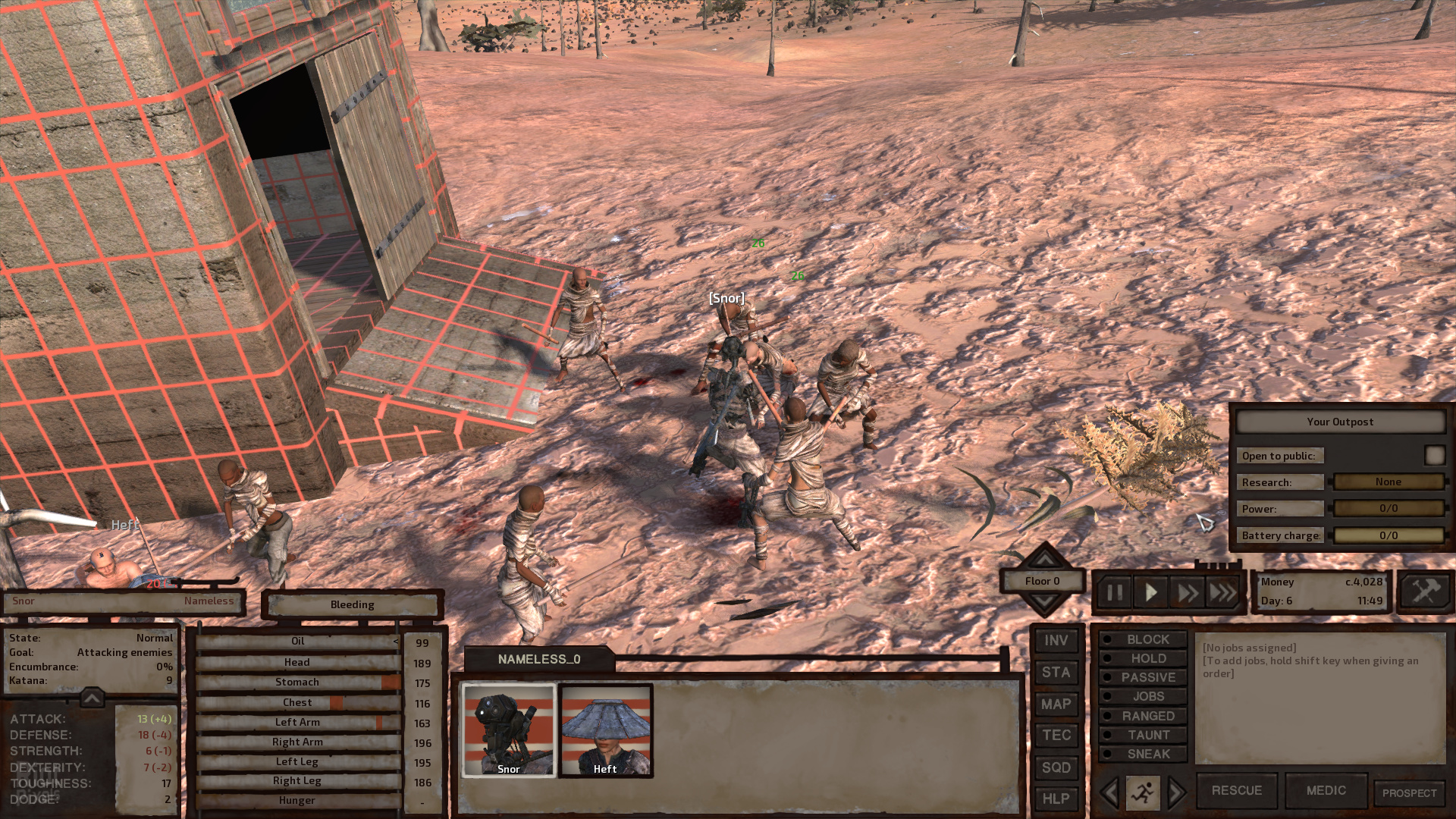Open the MAP screen
Screen dimensions: 1456x819
(1056, 704)
